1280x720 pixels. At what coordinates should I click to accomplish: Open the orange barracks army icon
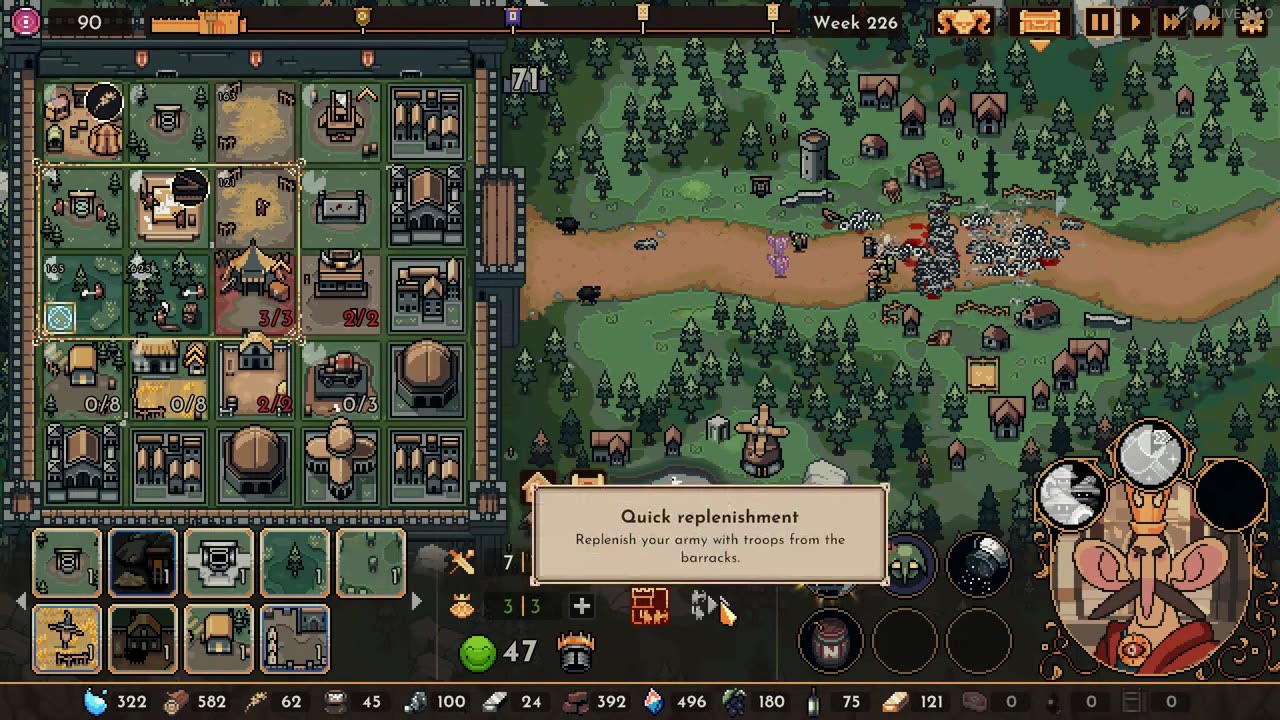[x=649, y=606]
